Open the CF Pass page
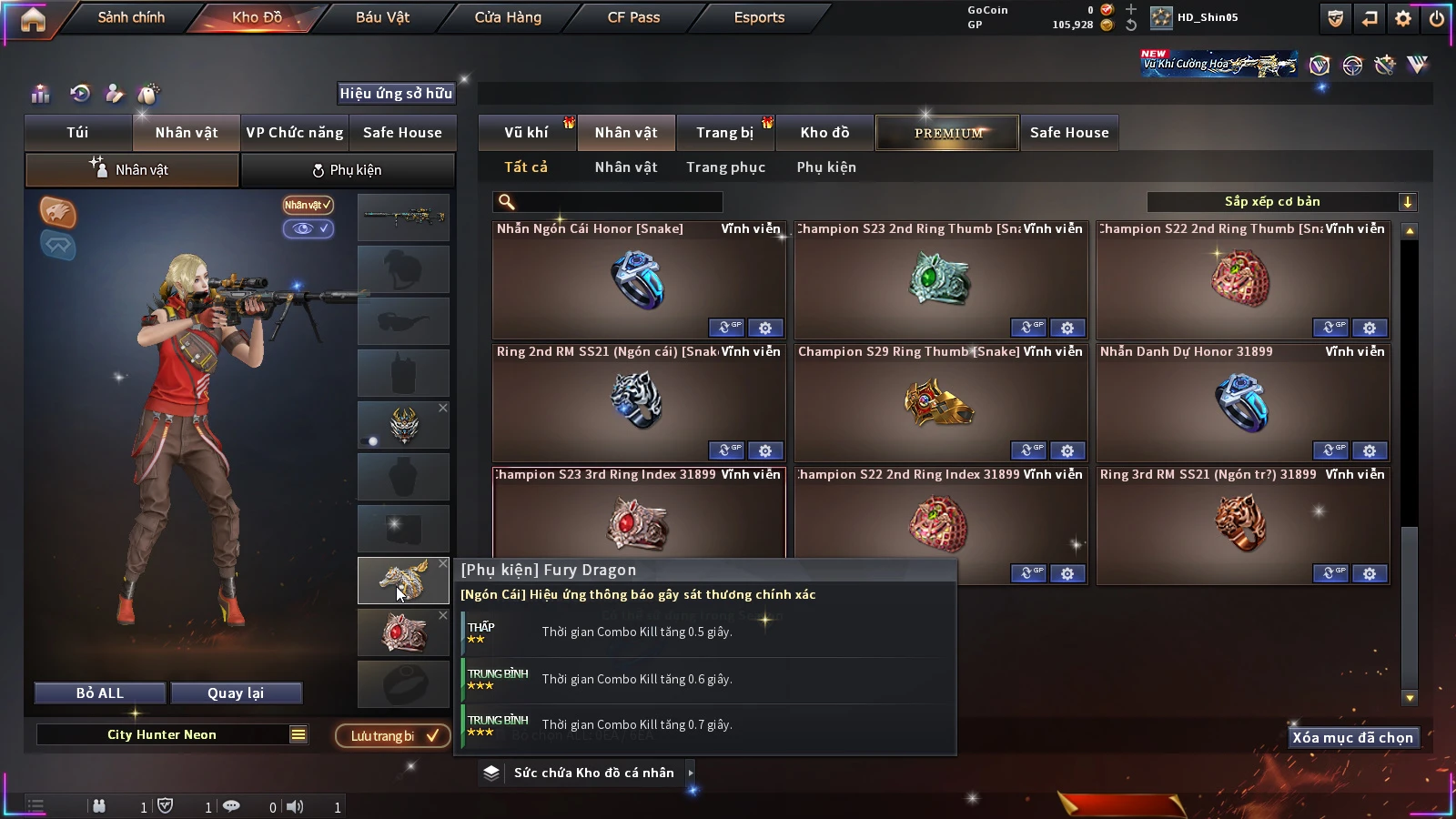Viewport: 1456px width, 819px height. pos(633,17)
